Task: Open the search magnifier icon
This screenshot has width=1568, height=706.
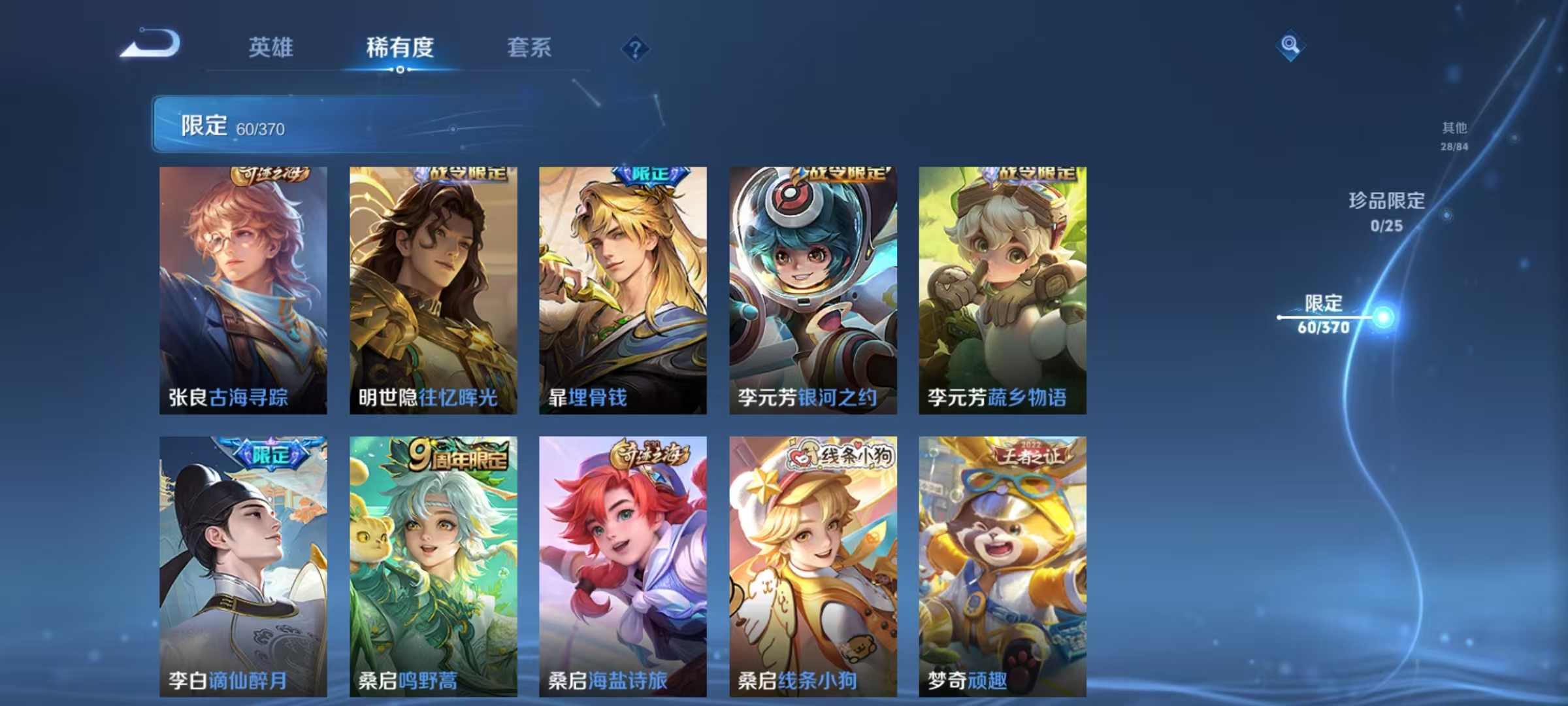Action: [x=1290, y=44]
